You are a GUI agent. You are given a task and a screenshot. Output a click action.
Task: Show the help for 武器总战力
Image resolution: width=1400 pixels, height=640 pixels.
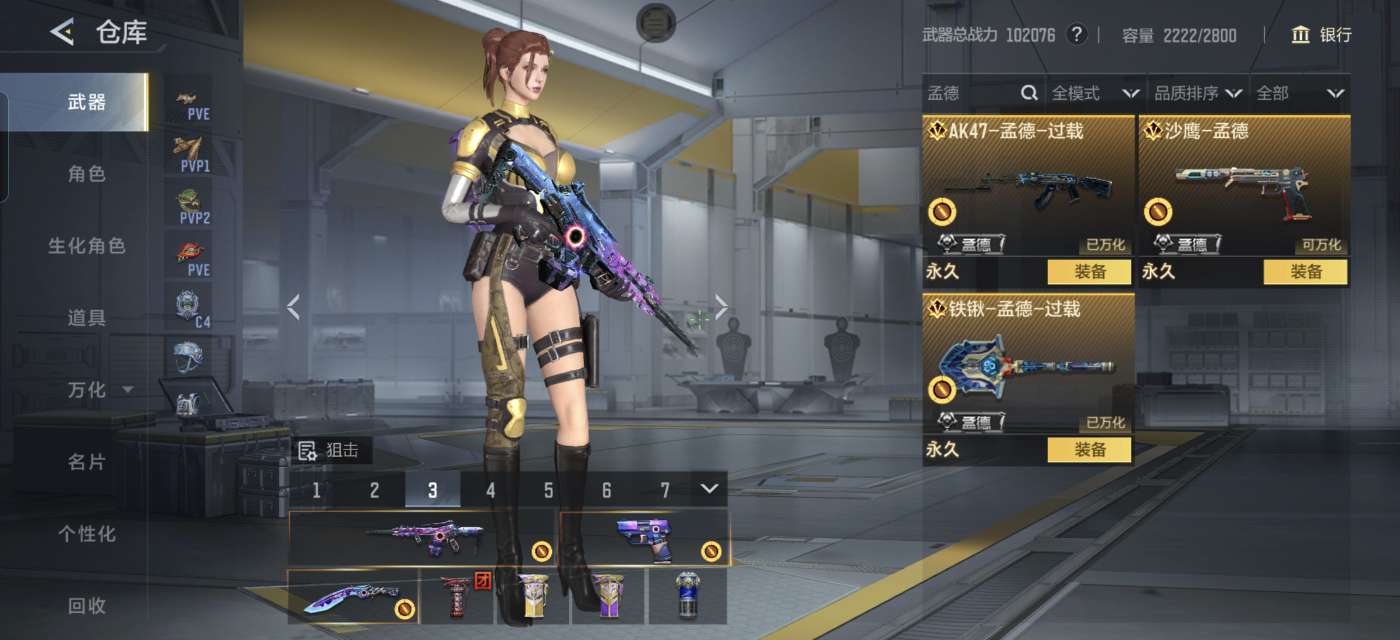[x=1076, y=35]
